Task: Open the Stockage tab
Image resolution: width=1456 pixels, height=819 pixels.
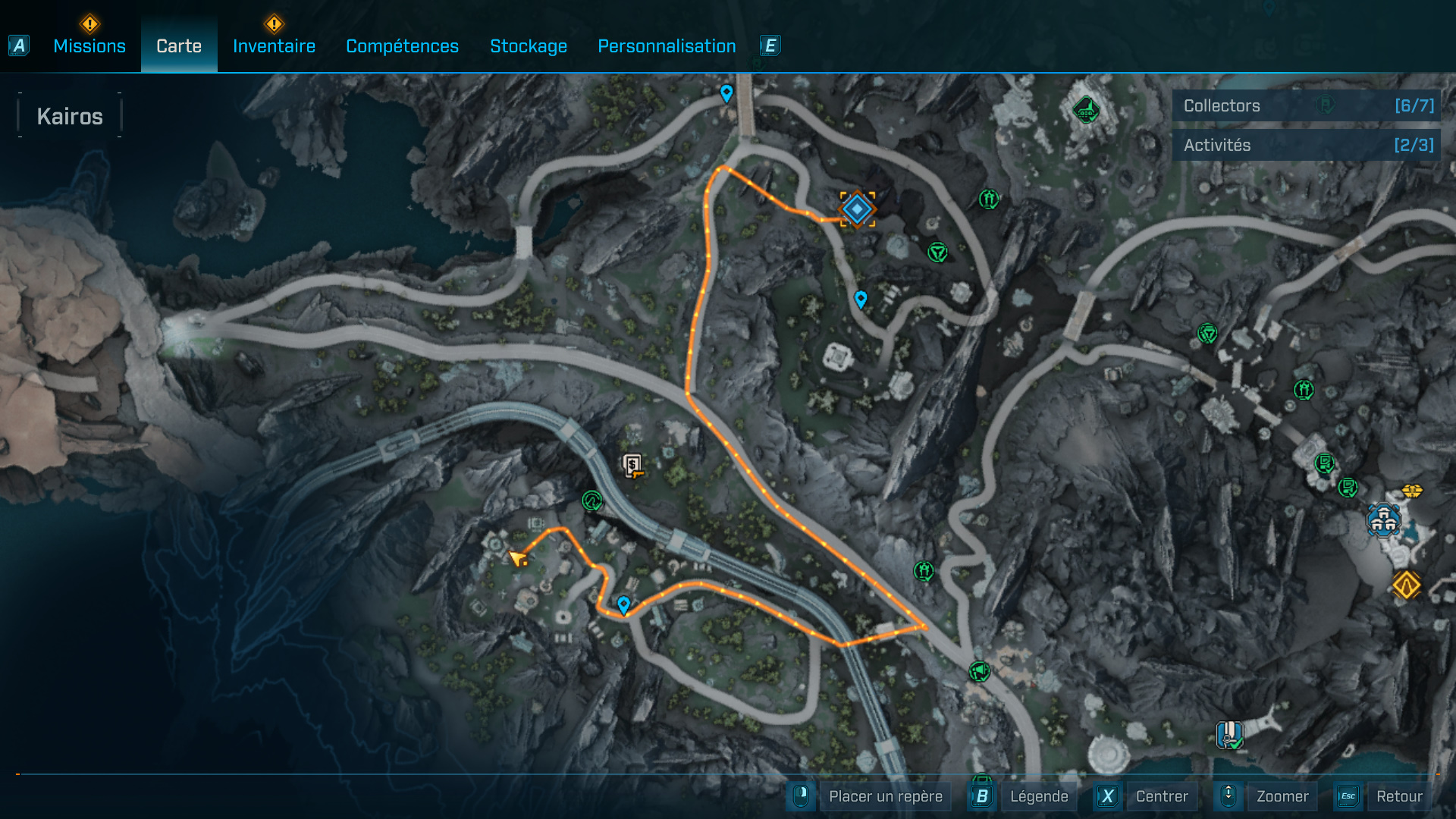Action: (529, 46)
